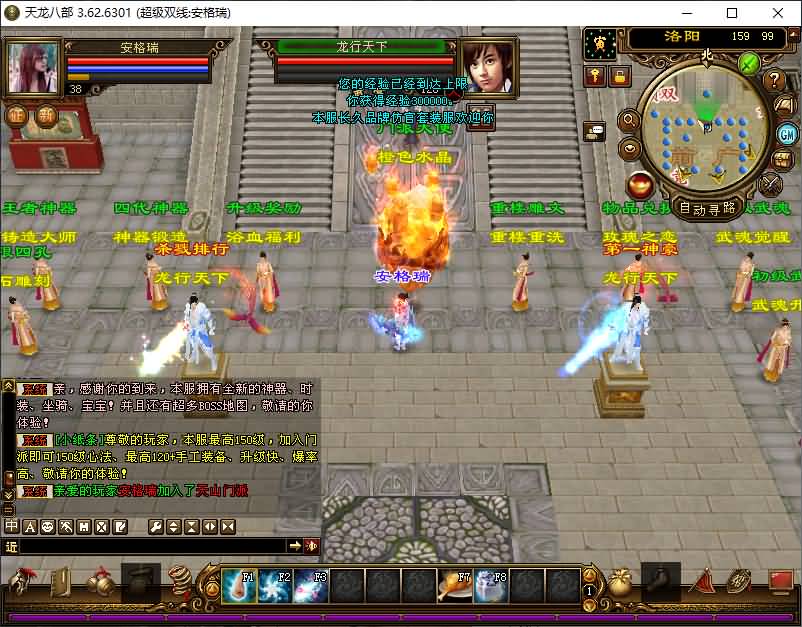Click the target portrait of 龙行天下

point(487,68)
